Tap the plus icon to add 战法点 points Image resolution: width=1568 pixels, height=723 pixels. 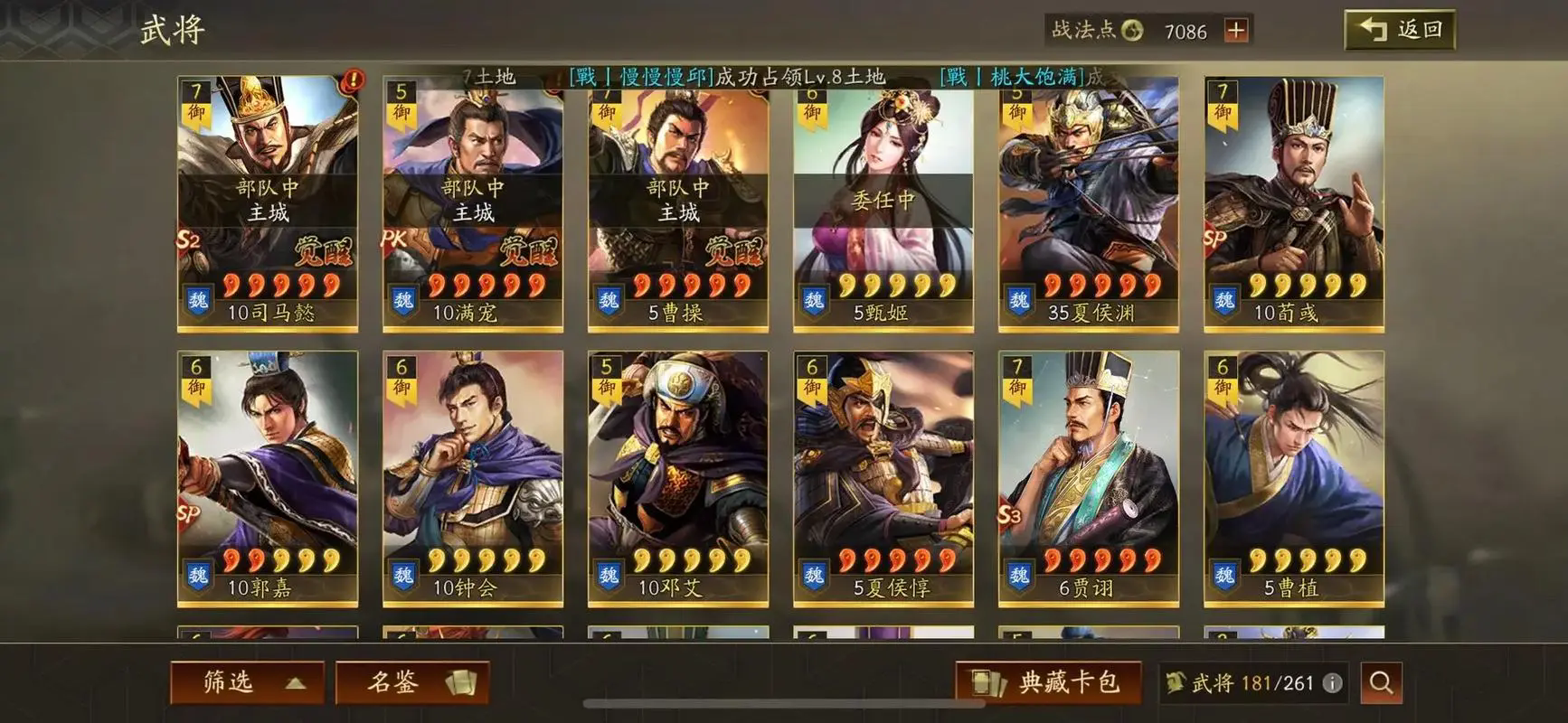click(x=1235, y=32)
